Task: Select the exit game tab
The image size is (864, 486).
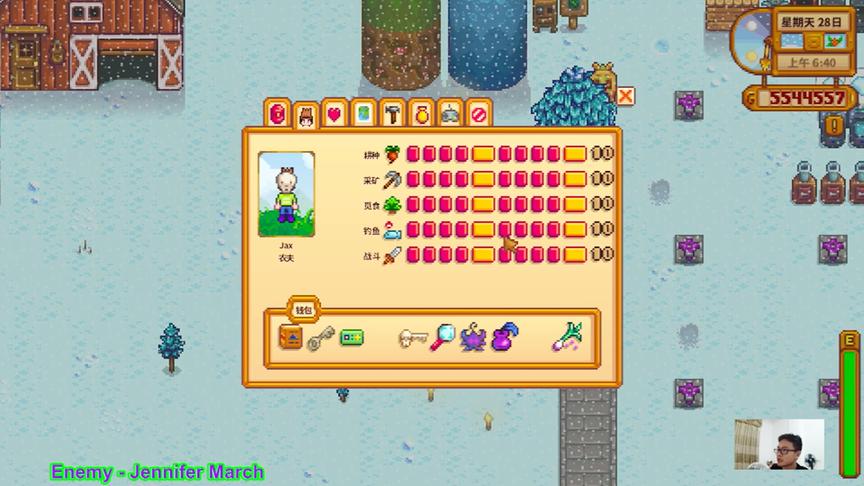Action: click(479, 114)
